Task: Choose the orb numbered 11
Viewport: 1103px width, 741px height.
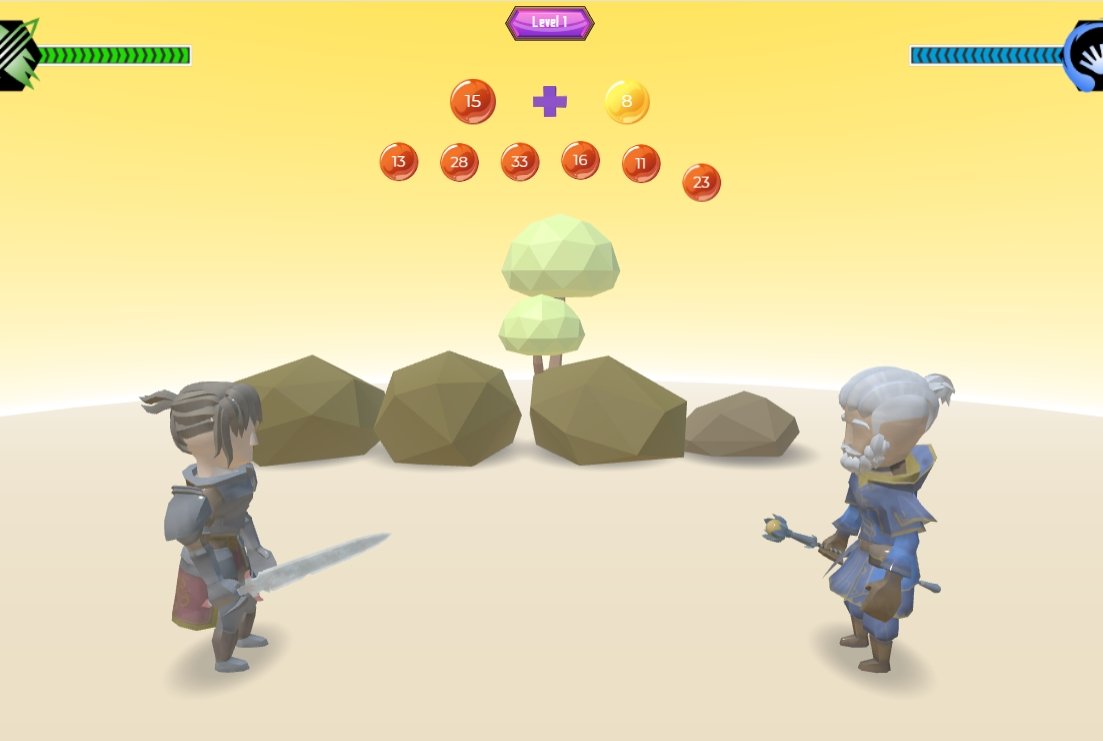Action: pyautogui.click(x=641, y=163)
